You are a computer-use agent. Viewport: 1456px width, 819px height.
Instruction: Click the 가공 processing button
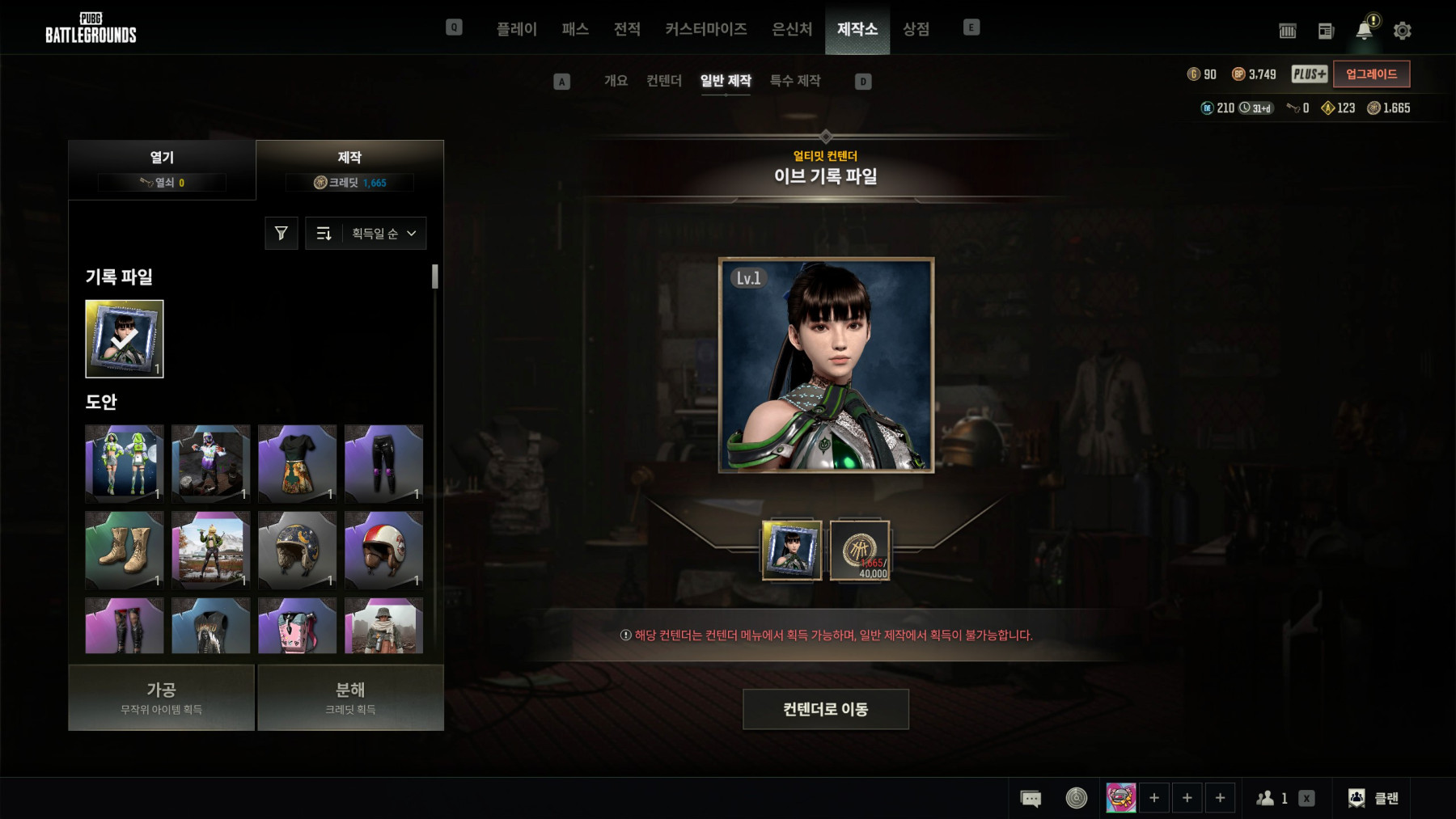click(162, 698)
